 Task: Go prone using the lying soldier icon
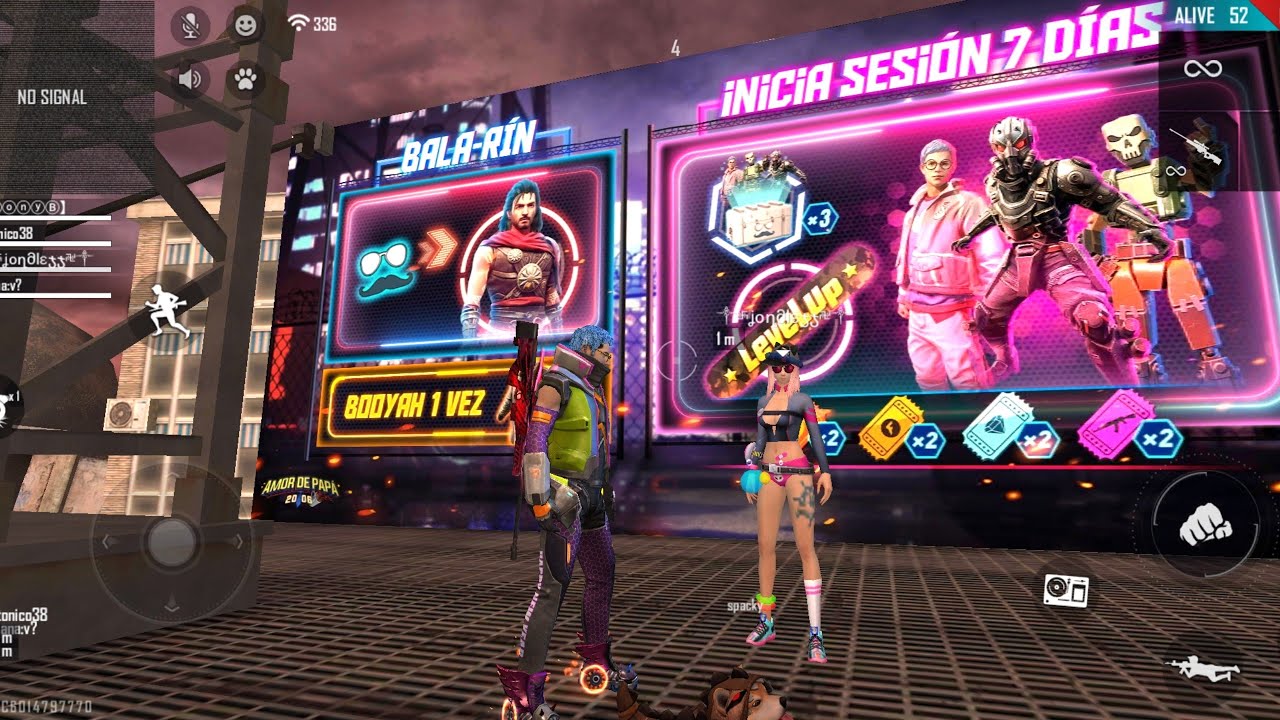[1203, 668]
